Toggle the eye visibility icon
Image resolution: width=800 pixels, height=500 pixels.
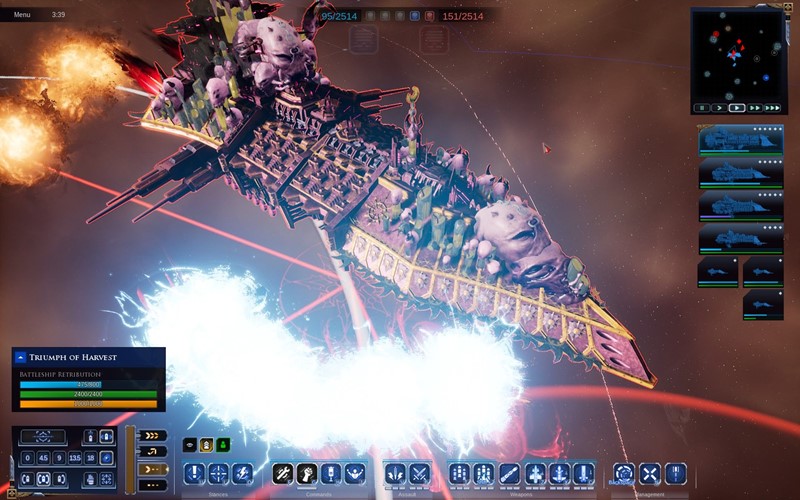189,445
